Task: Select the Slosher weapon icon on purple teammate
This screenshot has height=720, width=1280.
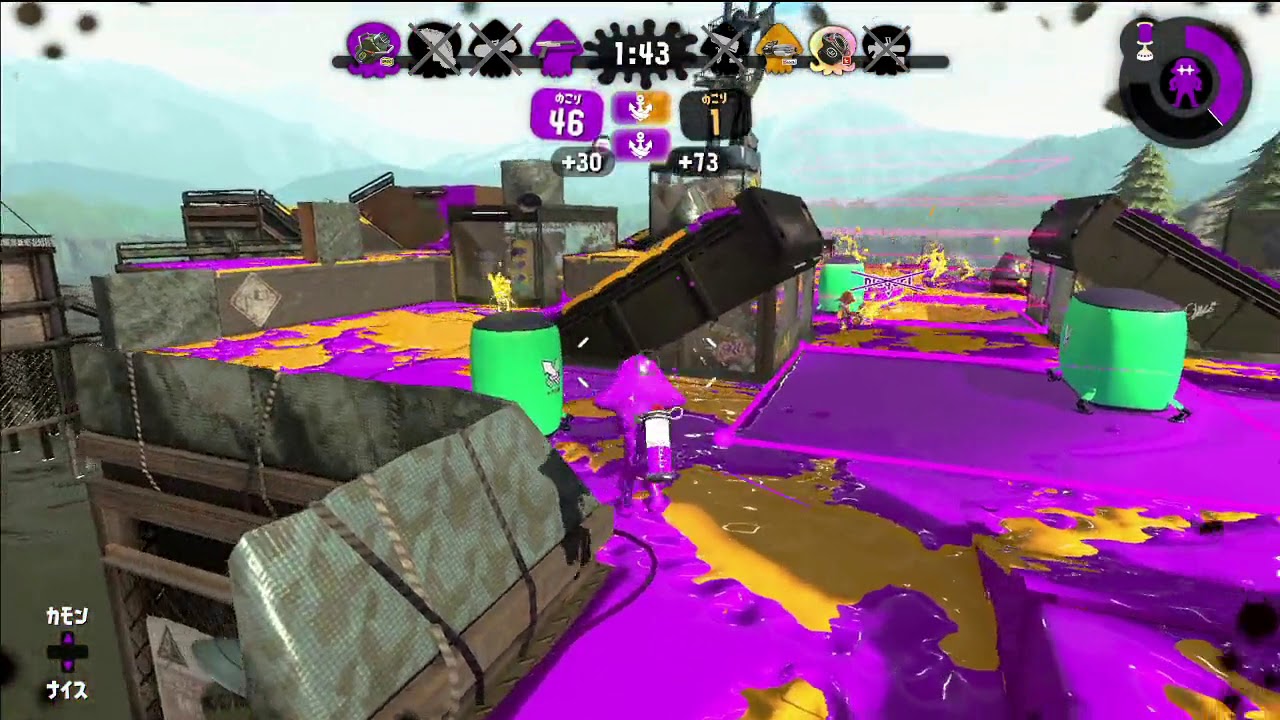Action: point(375,45)
